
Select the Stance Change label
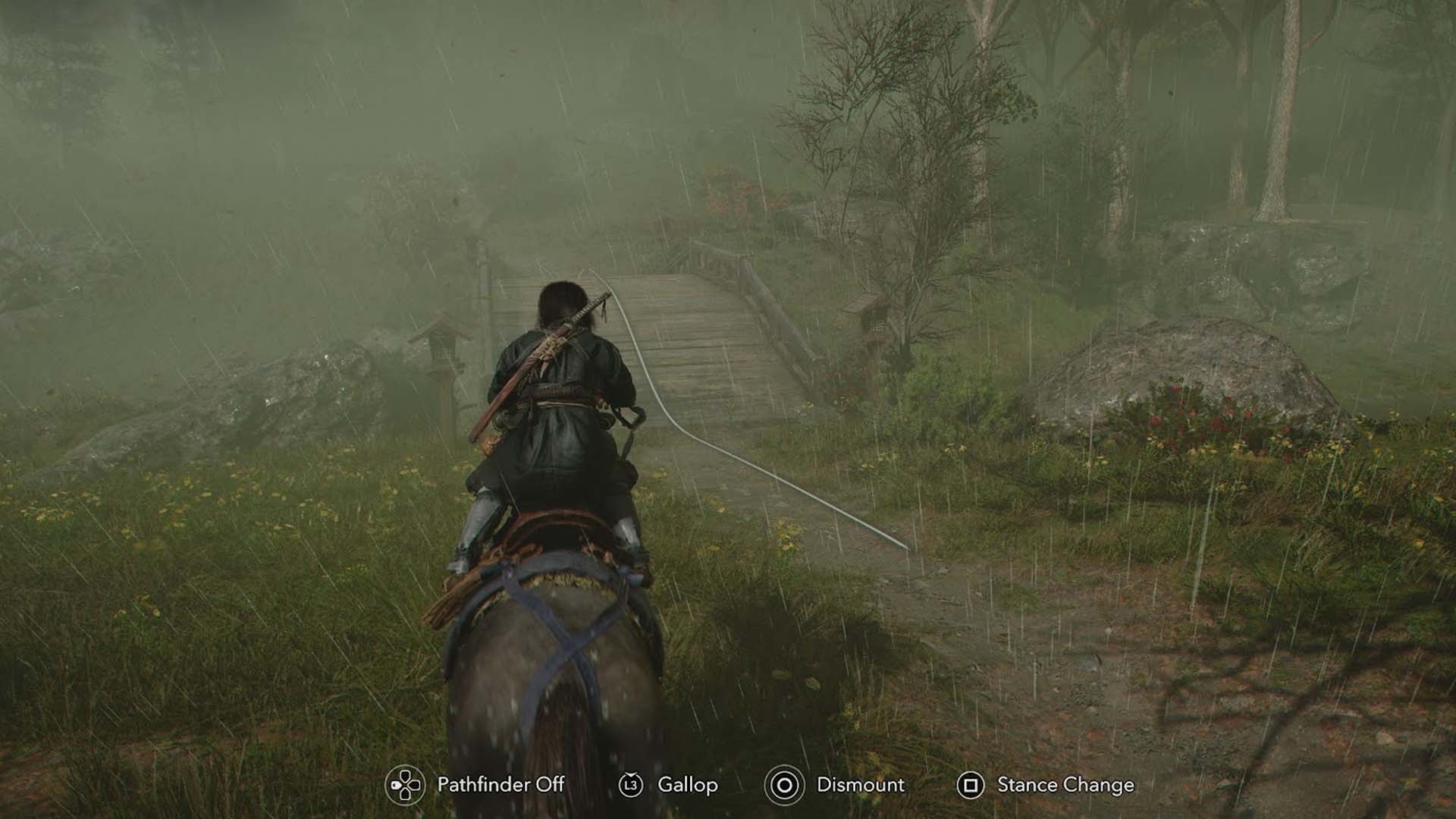pos(1064,786)
